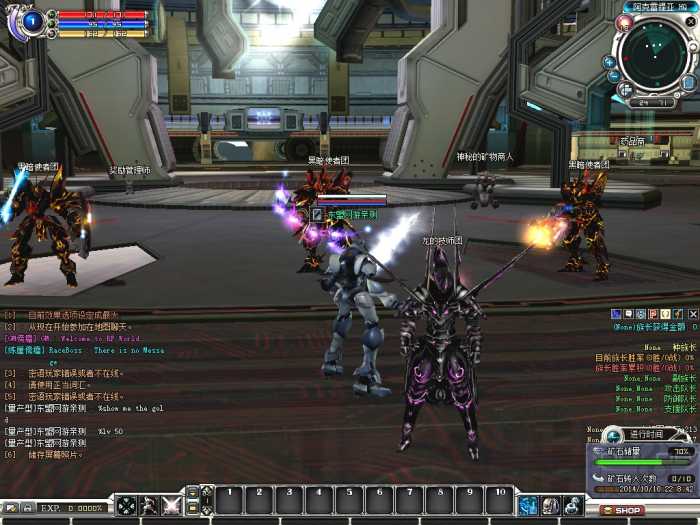Open the blue glowing icon right of hotbar

coord(528,505)
